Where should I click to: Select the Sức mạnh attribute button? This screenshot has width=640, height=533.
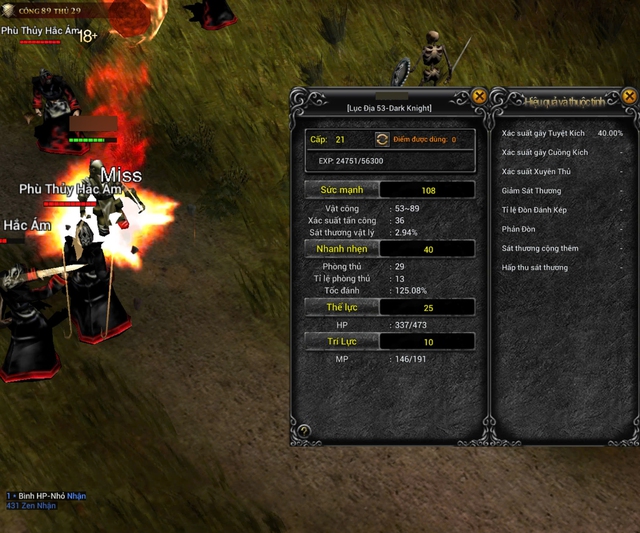click(342, 189)
